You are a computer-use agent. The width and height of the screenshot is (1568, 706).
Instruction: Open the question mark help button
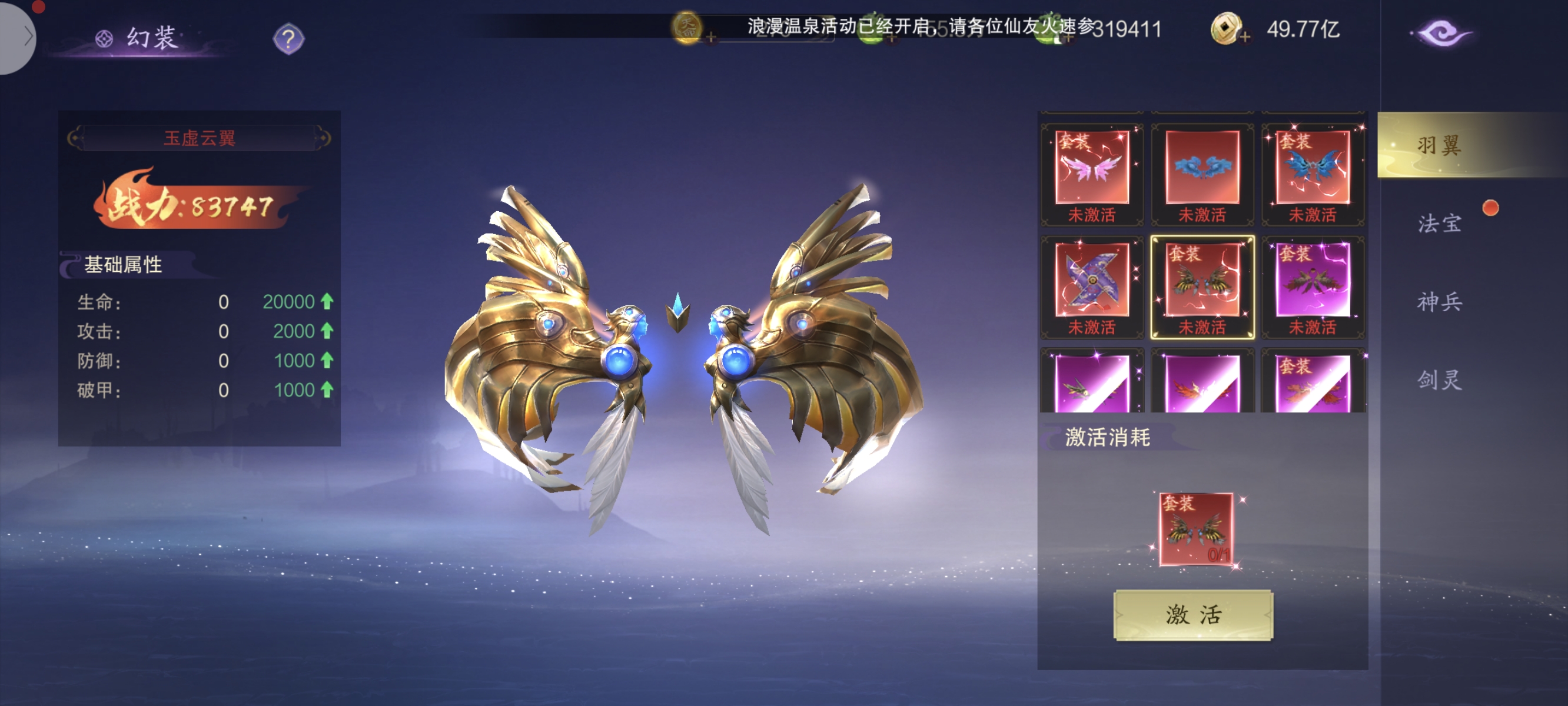point(288,39)
